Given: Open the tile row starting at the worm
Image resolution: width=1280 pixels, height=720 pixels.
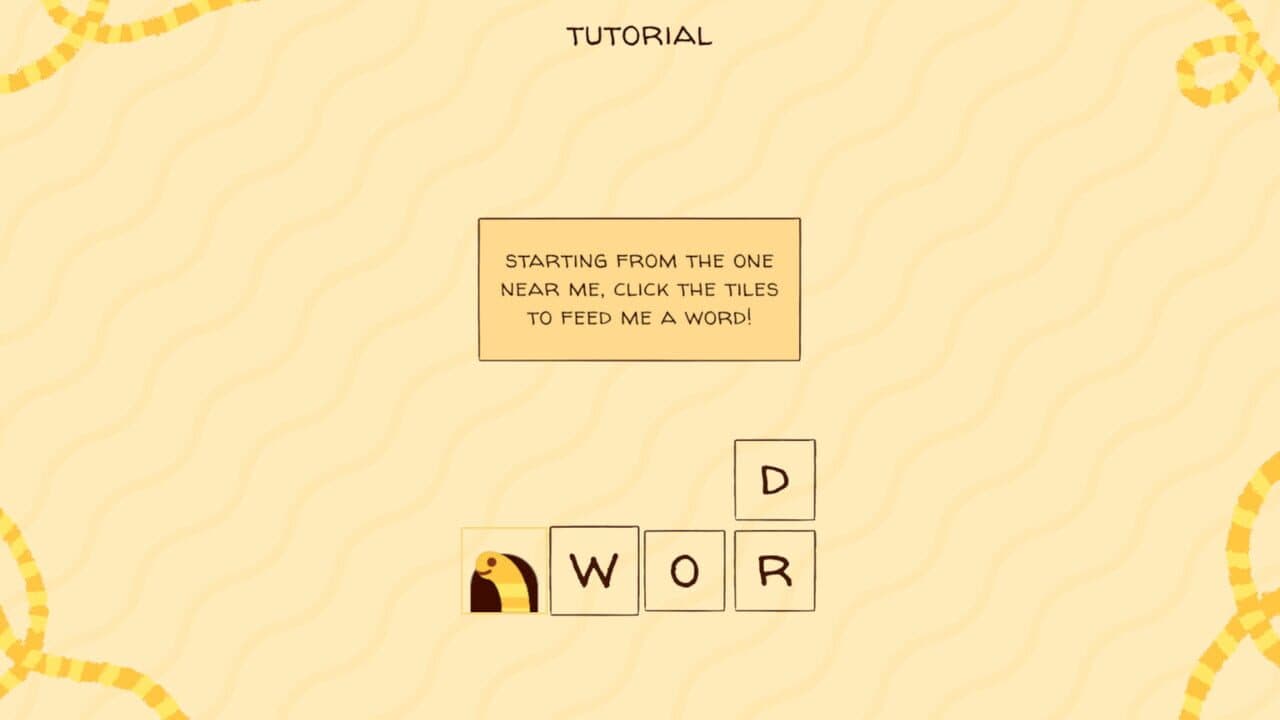Looking at the screenshot, I should 504,571.
